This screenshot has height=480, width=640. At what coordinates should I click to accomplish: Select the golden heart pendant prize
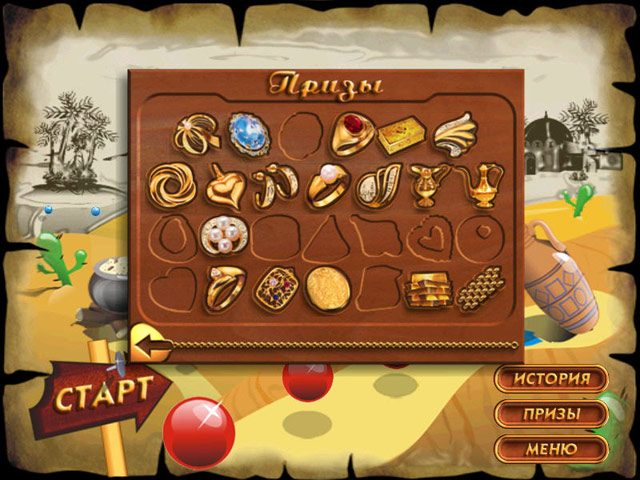[x=224, y=185]
